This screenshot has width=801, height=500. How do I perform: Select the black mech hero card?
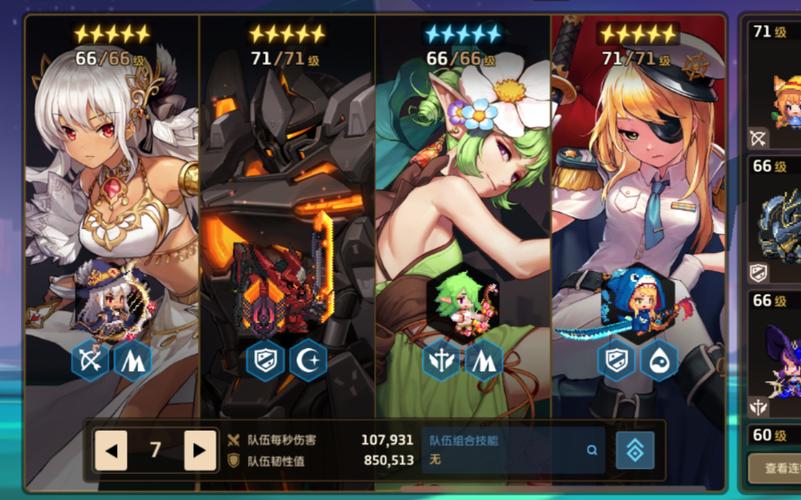[x=287, y=180]
